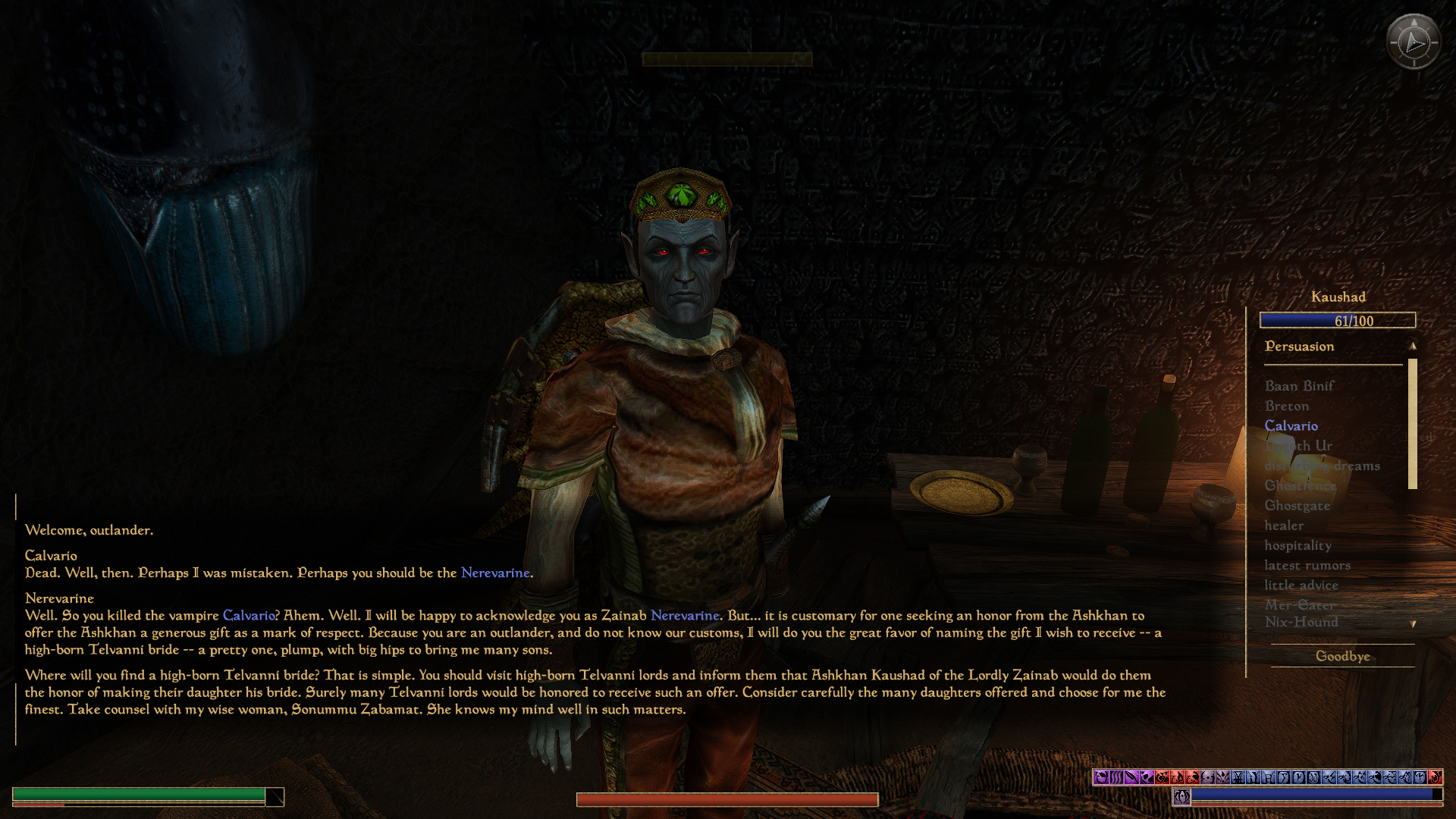Click the compass minimap icon

pyautogui.click(x=1413, y=42)
